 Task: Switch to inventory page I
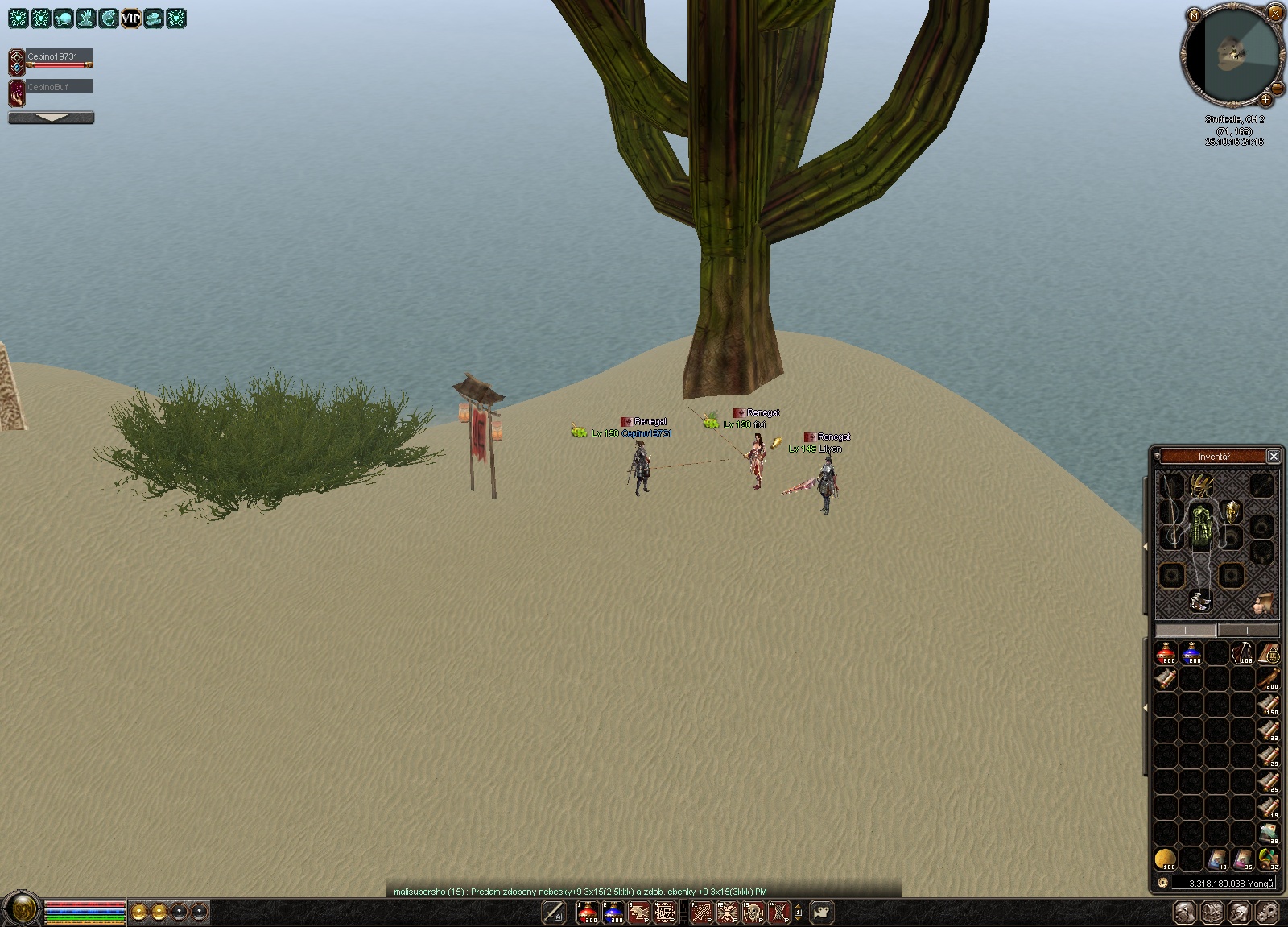[x=1186, y=631]
